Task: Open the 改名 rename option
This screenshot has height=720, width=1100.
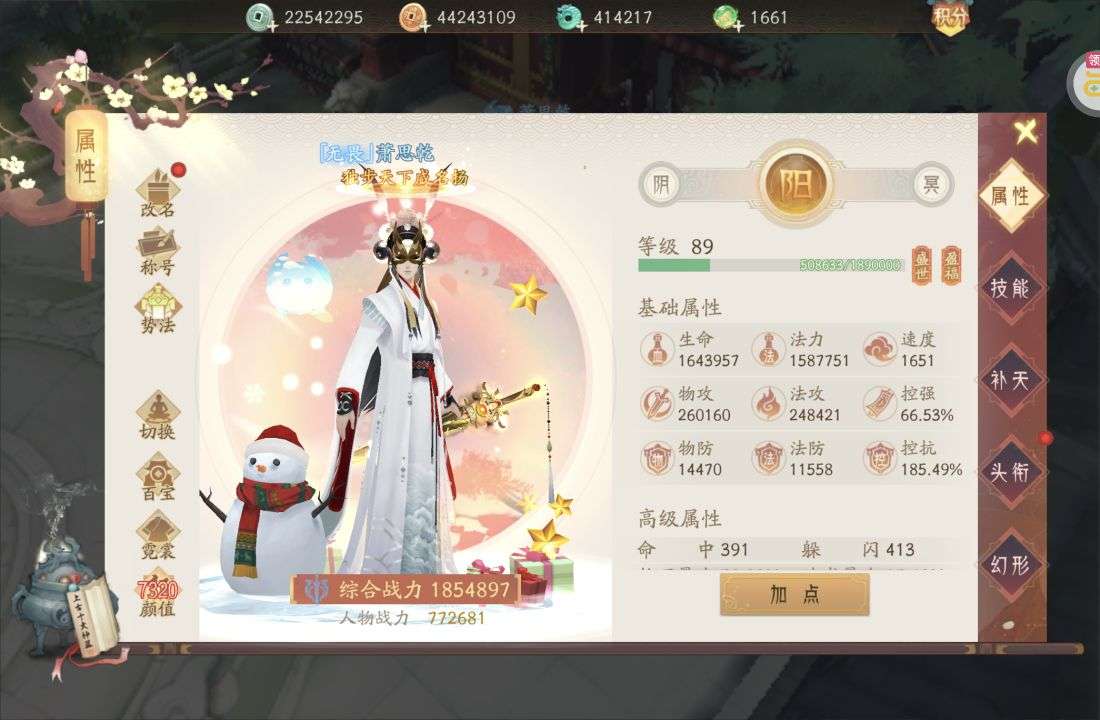Action: pos(158,193)
